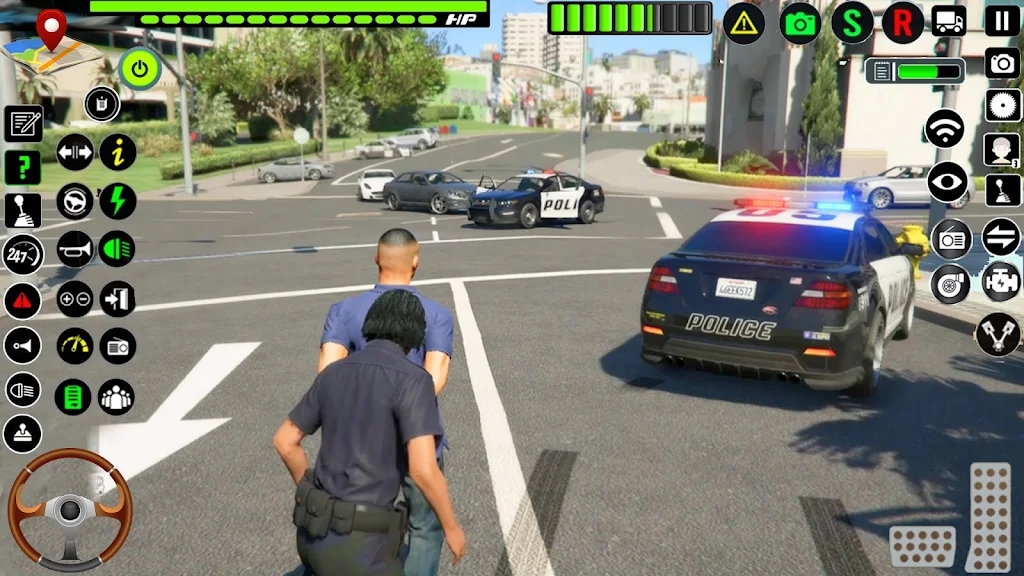Screen dimensions: 1024x576
Task: Activate the engine icon
Action: pyautogui.click(x=1001, y=282)
